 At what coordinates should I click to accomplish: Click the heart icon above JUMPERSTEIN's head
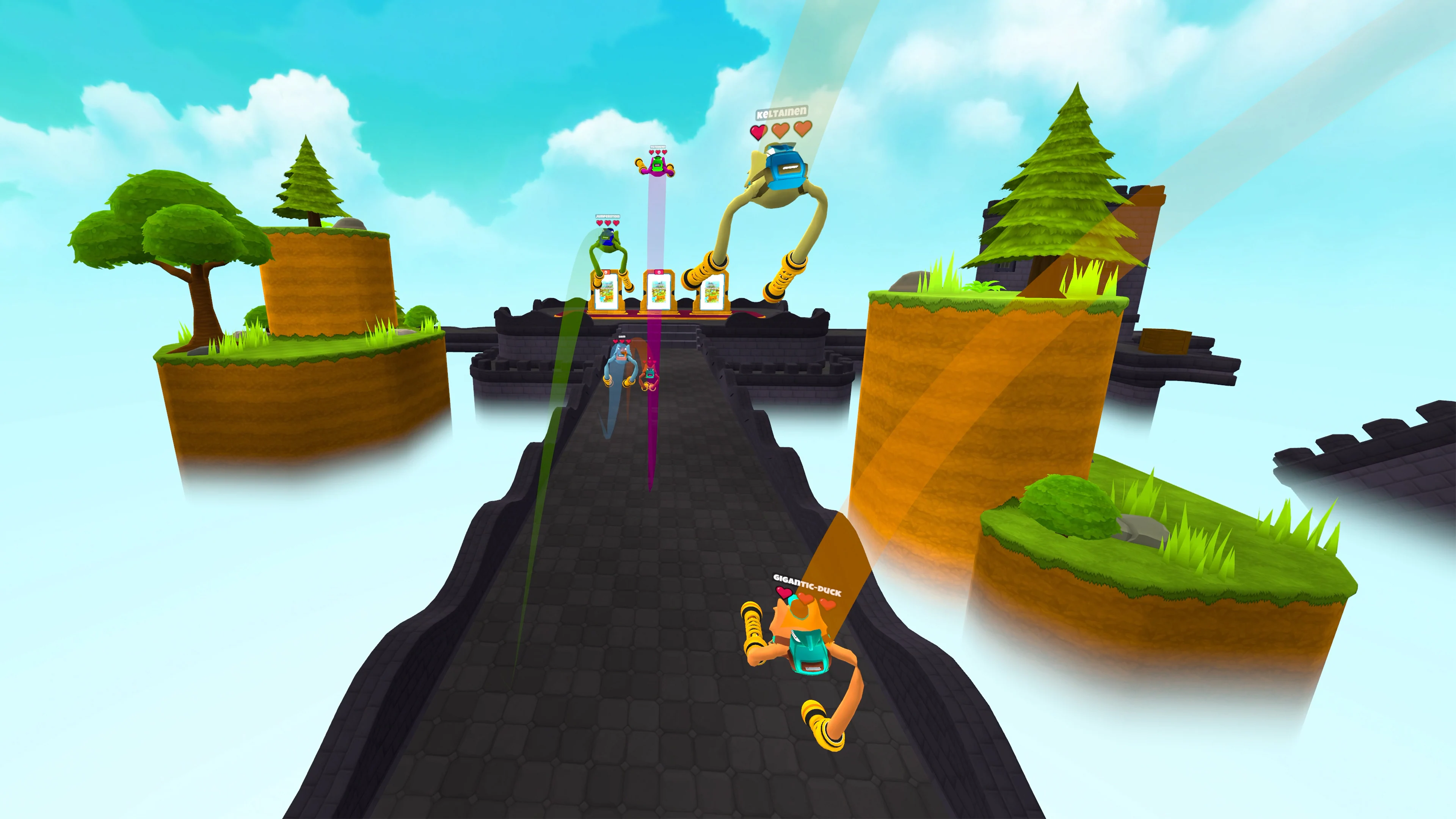pyautogui.click(x=600, y=223)
